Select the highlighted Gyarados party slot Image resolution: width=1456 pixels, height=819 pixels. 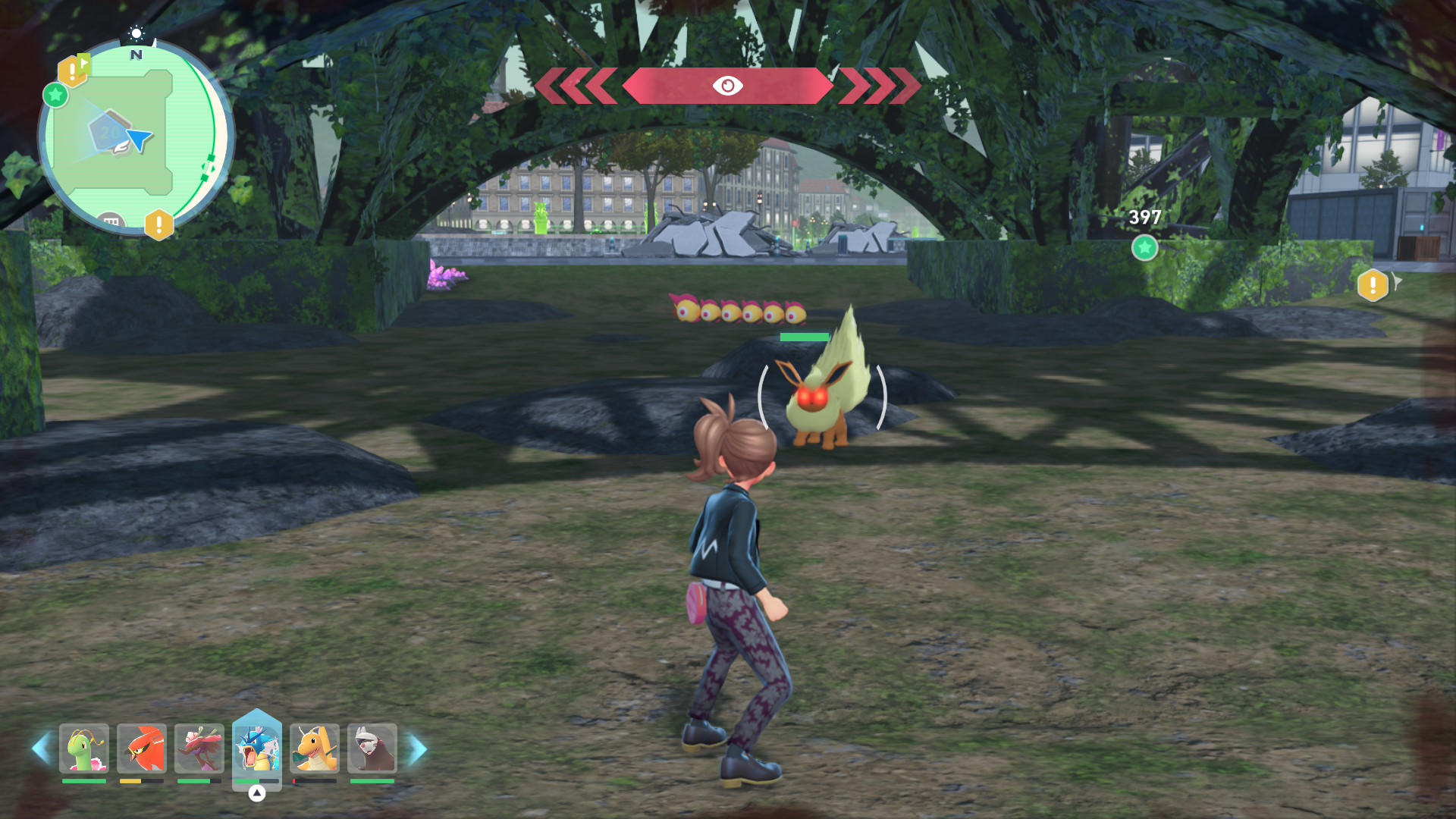point(257,748)
